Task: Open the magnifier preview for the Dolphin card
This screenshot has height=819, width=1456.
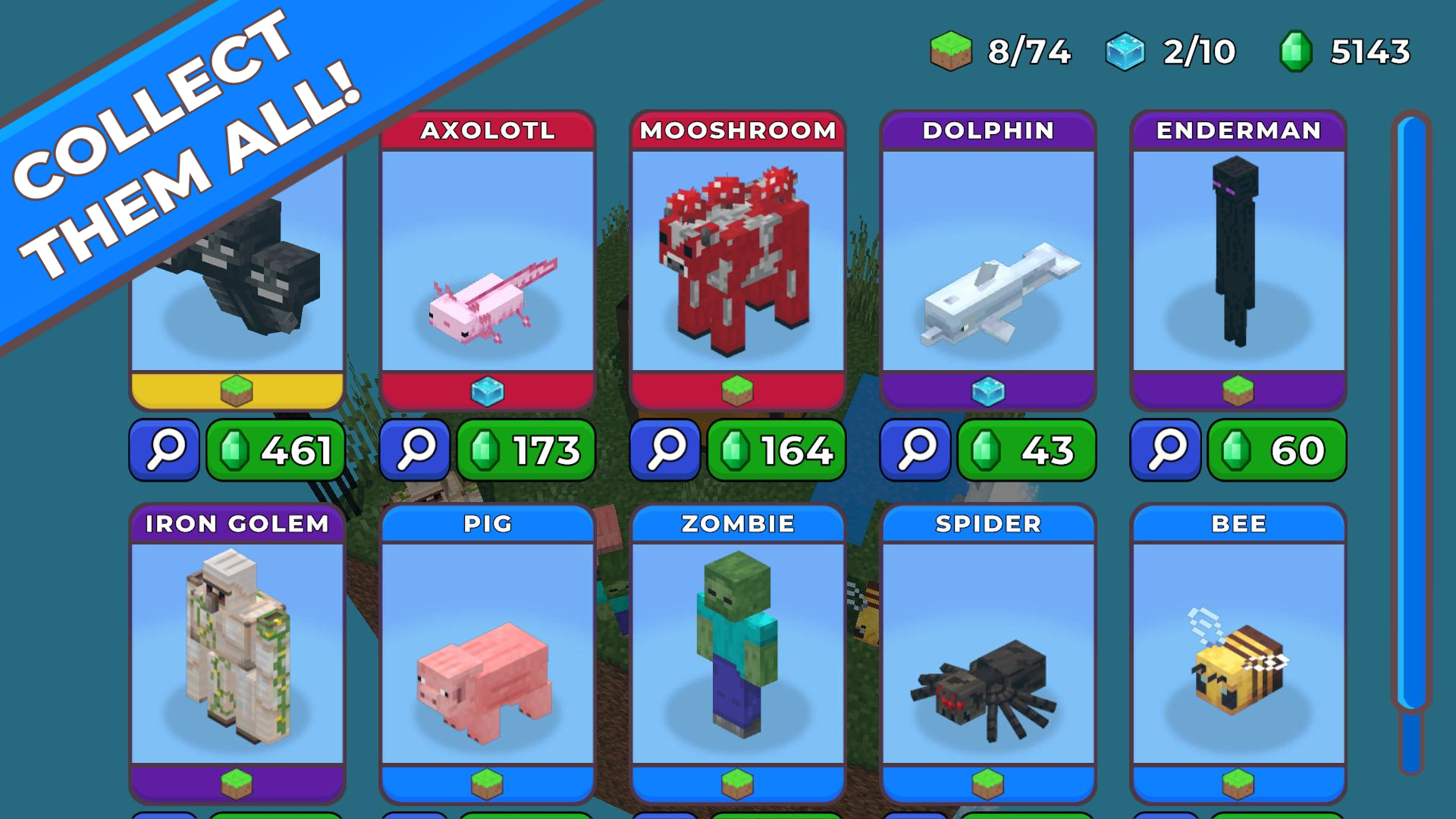Action: [915, 450]
